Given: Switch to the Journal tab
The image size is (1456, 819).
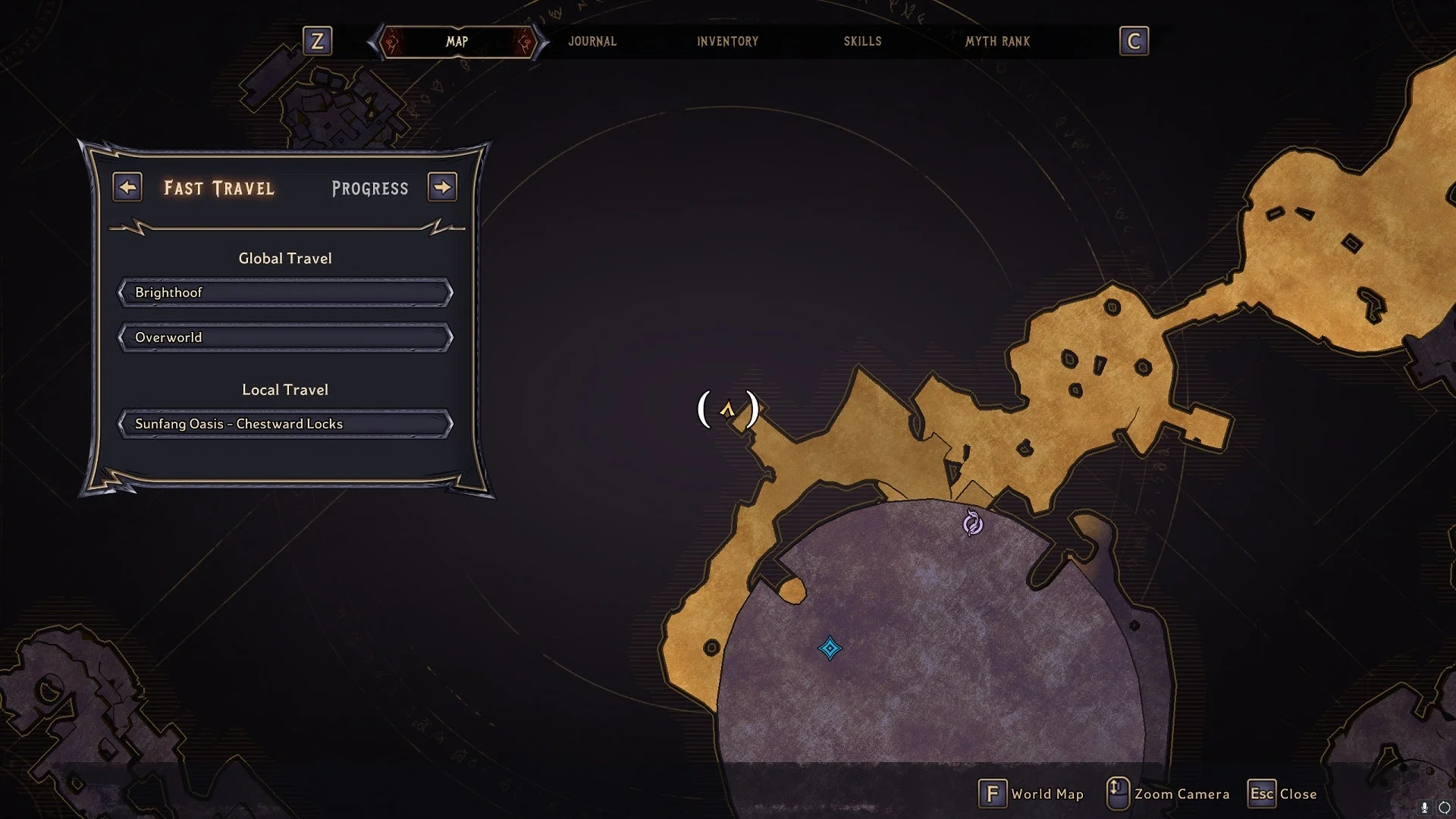Looking at the screenshot, I should point(592,42).
